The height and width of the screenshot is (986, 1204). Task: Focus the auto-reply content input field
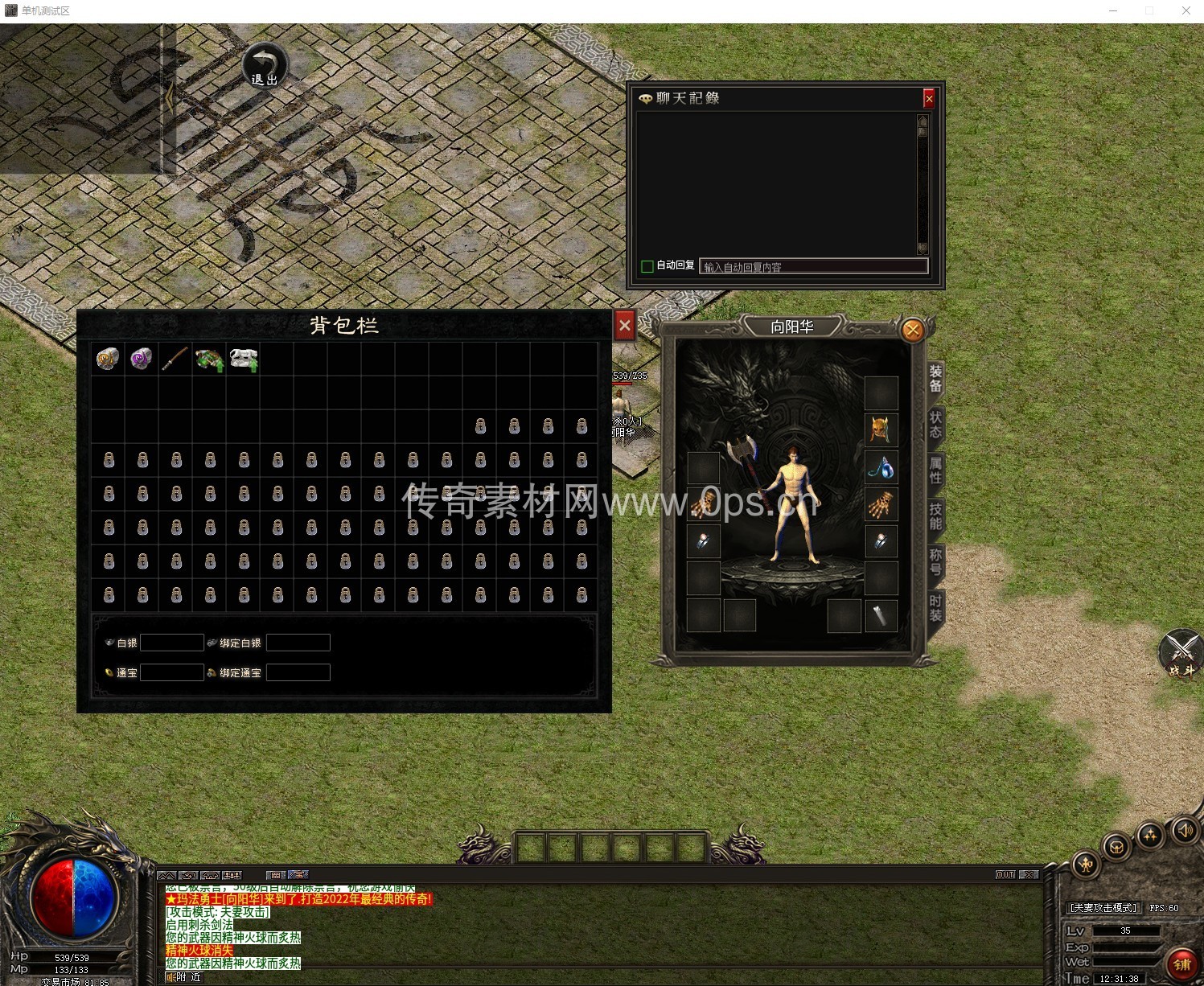click(813, 266)
